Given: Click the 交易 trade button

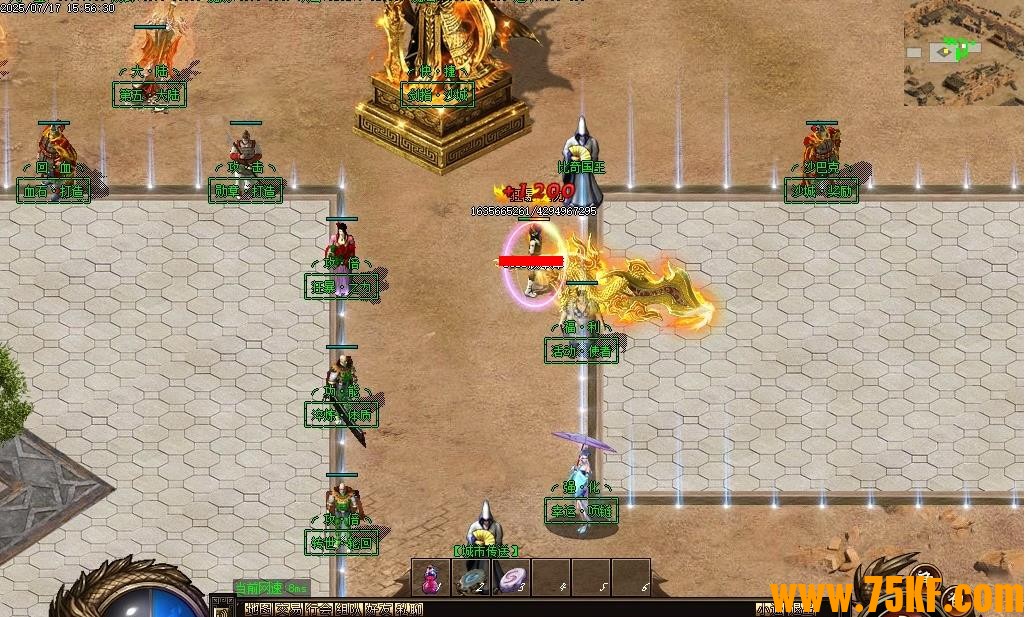Looking at the screenshot, I should point(288,609).
